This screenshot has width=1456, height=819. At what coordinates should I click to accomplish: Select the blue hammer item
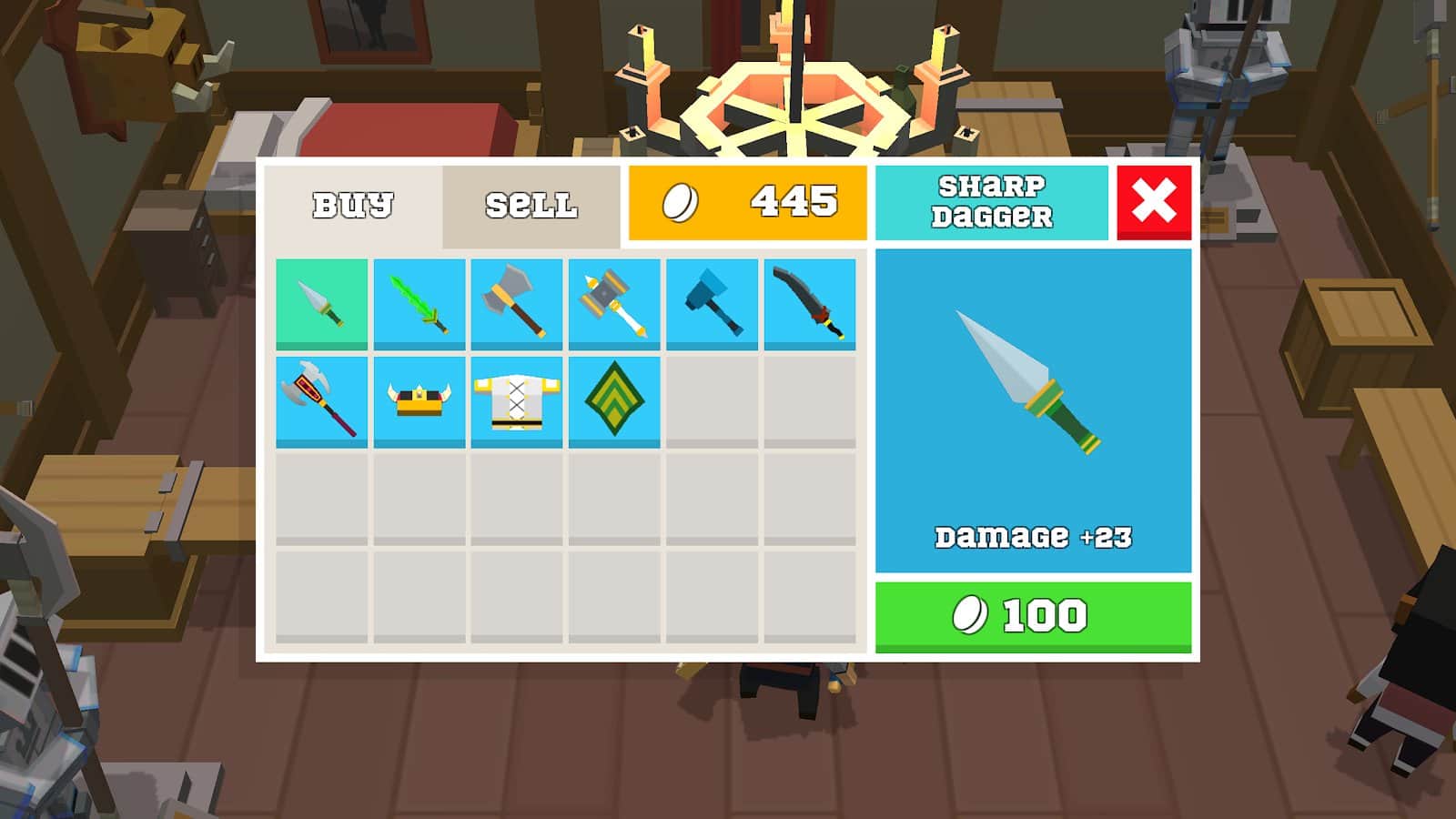tap(712, 304)
